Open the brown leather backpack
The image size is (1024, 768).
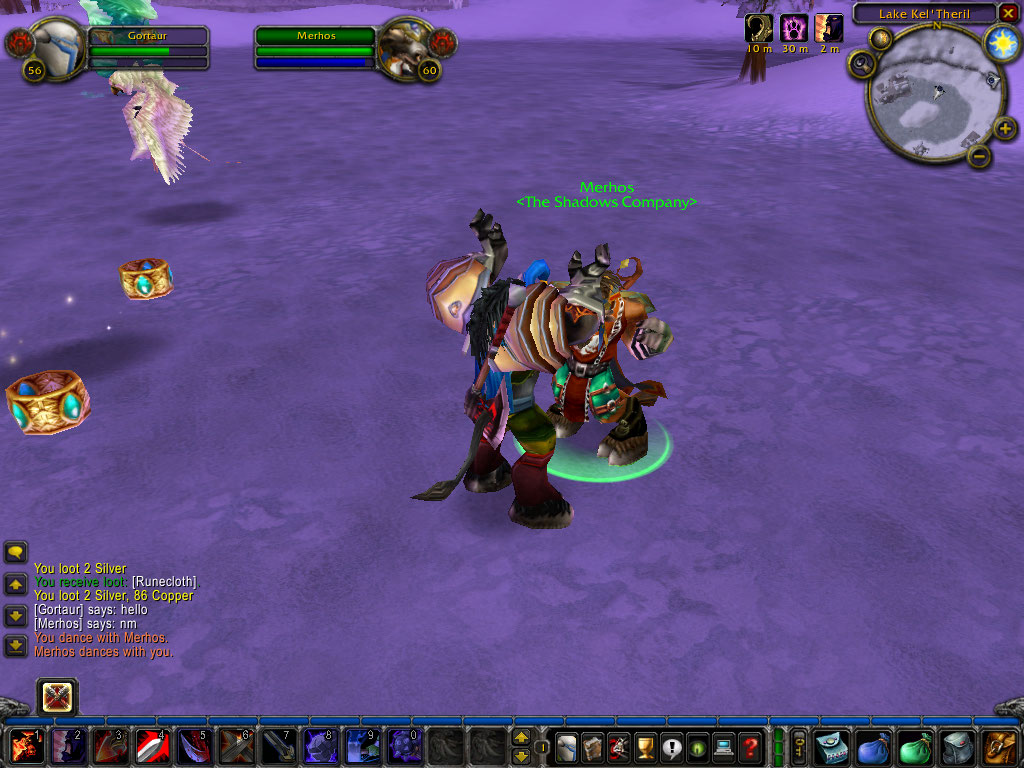click(x=1000, y=747)
